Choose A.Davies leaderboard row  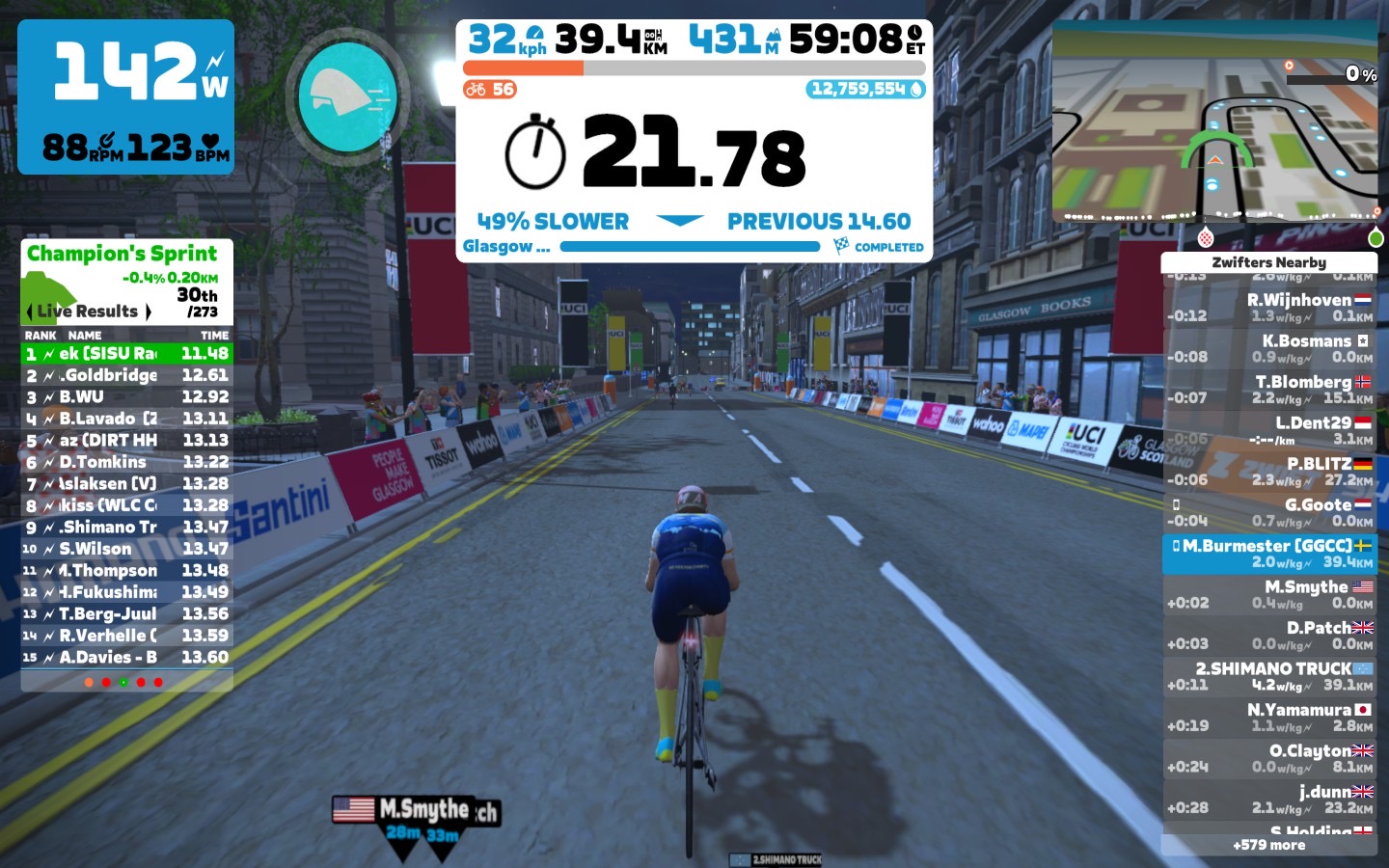[126, 658]
